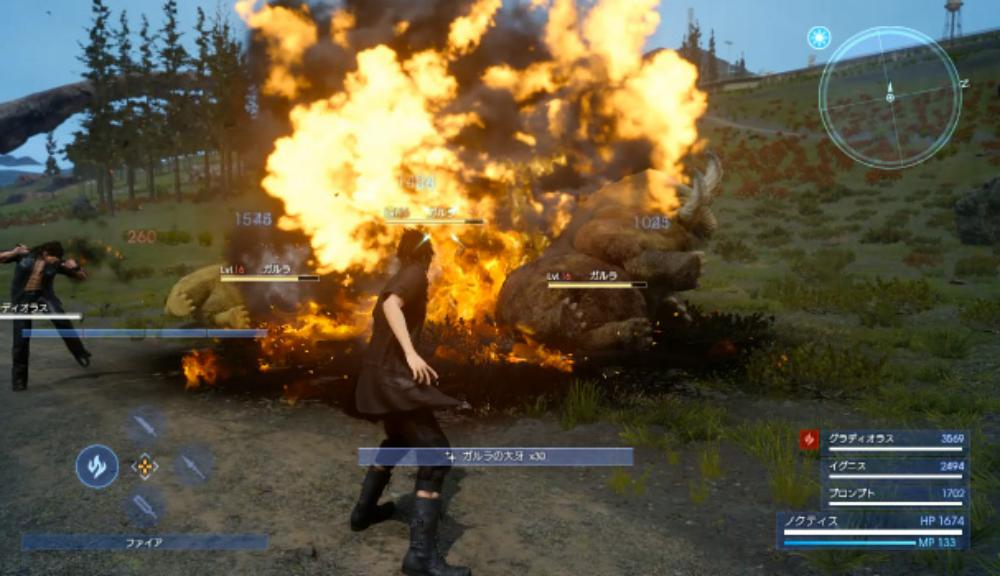Select グラディオラス in the party list
The height and width of the screenshot is (576, 1000).
pos(894,439)
